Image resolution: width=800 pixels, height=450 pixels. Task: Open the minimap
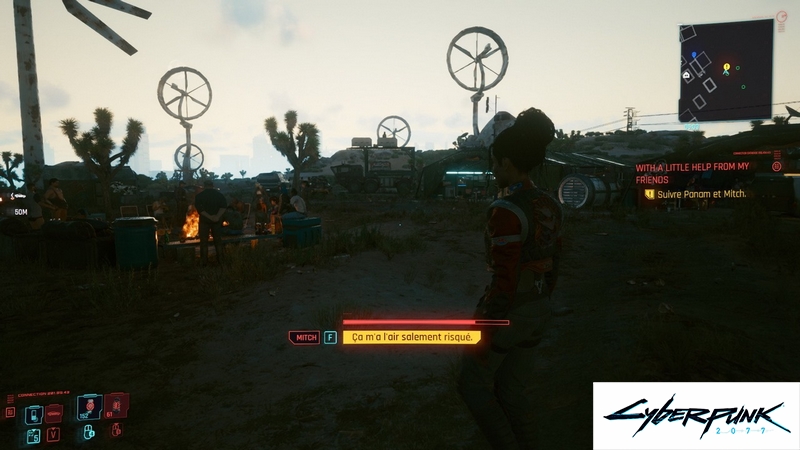[727, 72]
